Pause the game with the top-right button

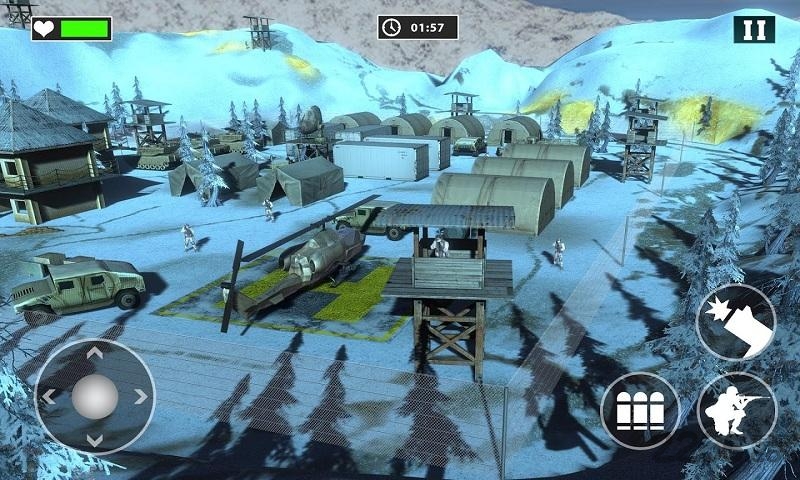point(754,28)
